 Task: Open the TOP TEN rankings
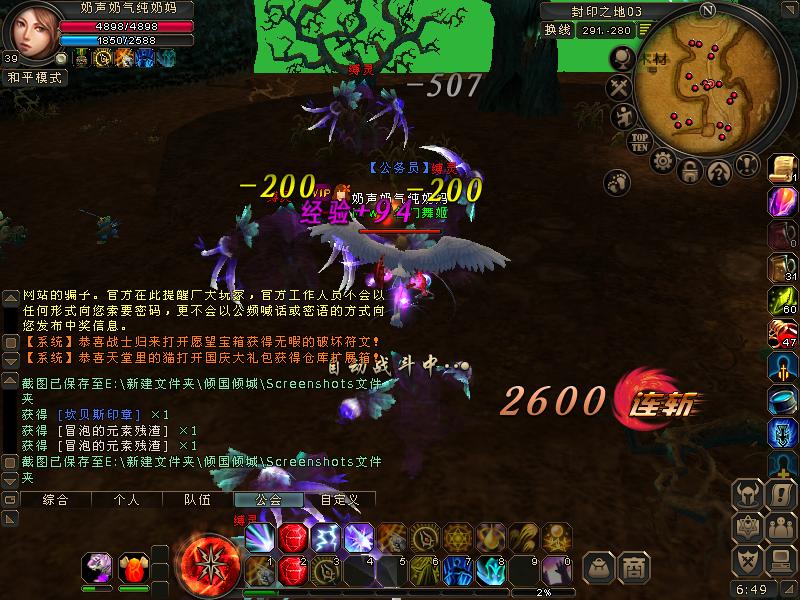[641, 141]
